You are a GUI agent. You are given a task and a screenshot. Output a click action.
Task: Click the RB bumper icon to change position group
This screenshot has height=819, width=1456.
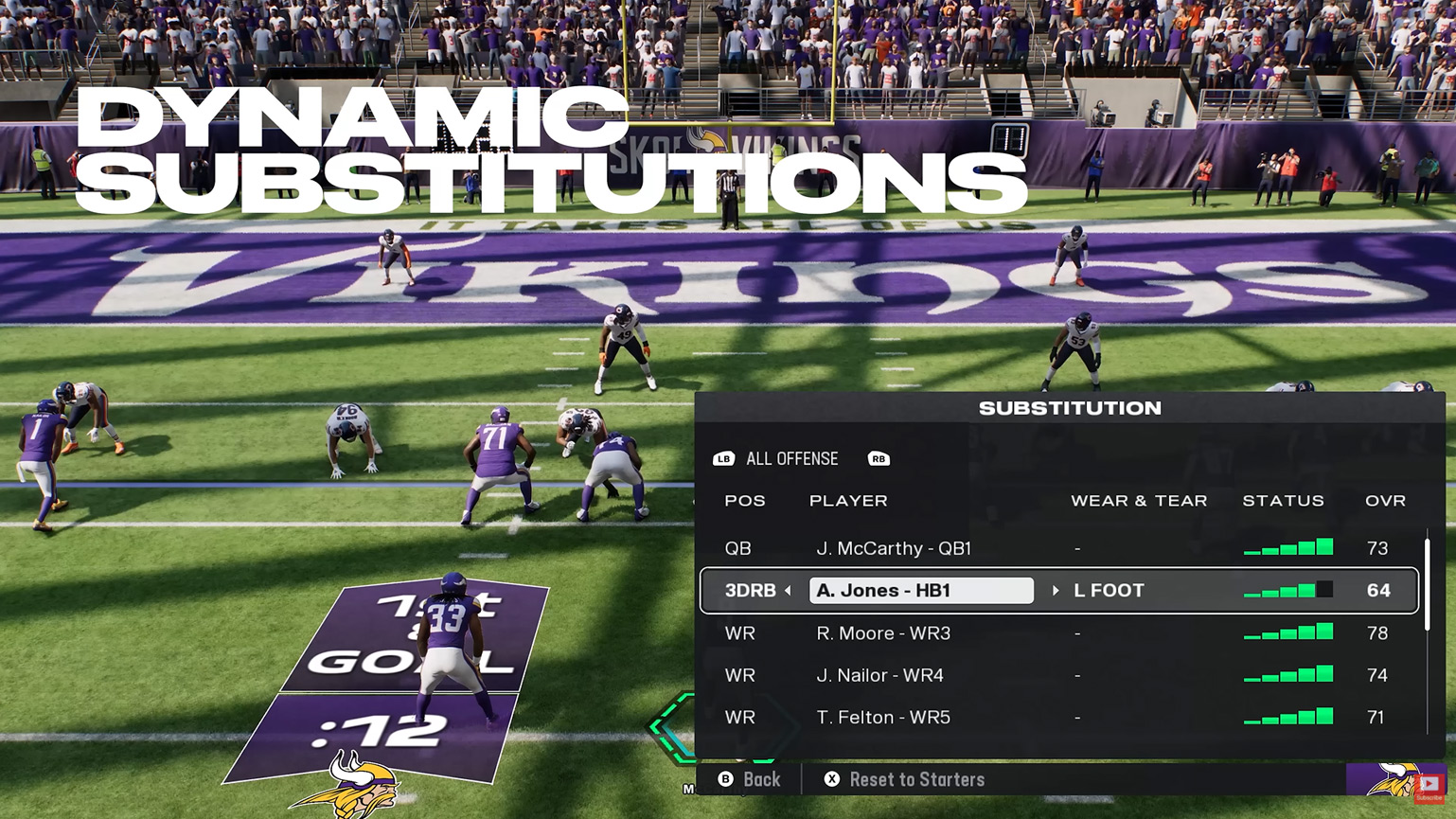[879, 458]
